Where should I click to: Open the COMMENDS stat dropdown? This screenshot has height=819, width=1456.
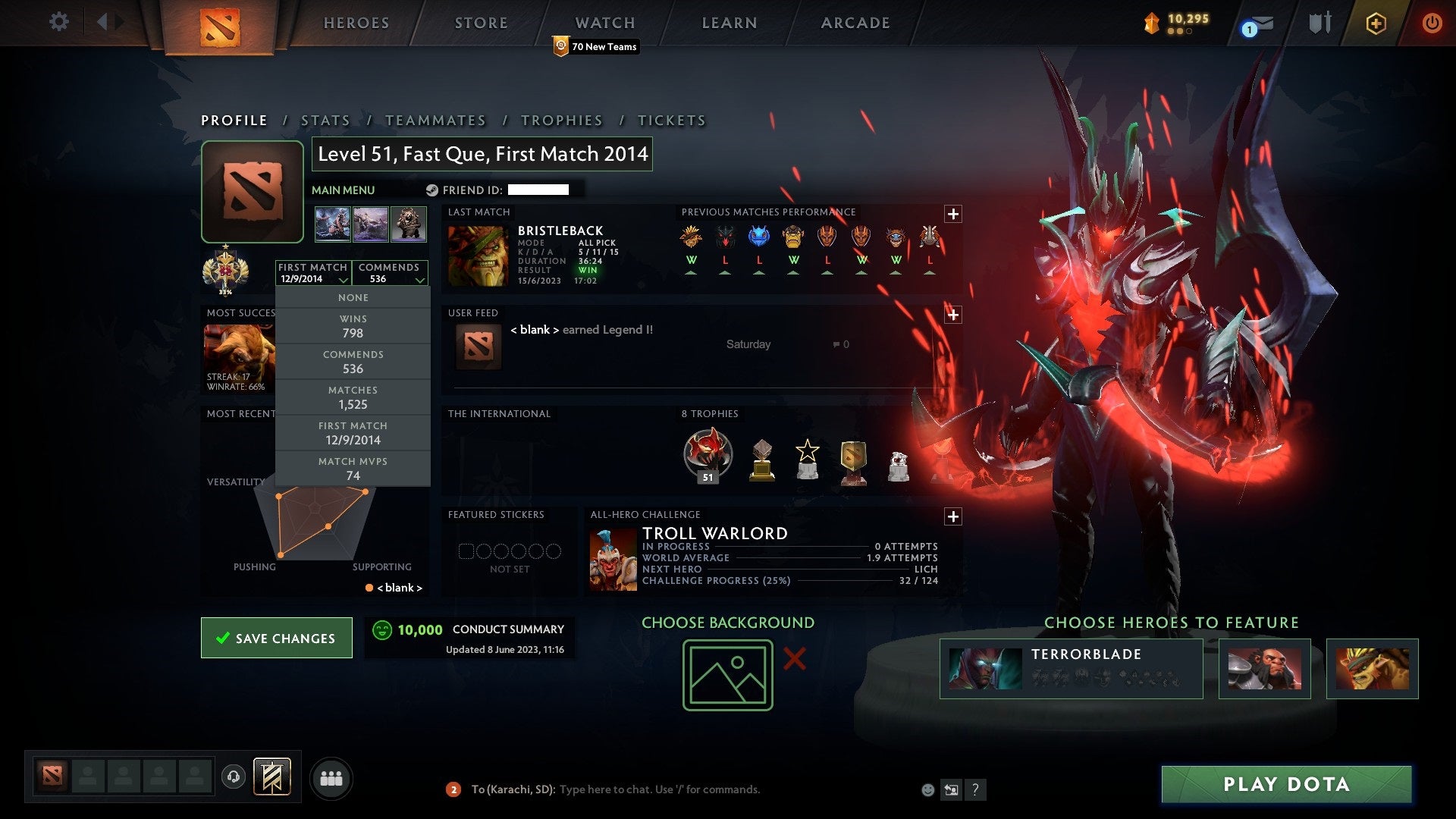tap(390, 273)
